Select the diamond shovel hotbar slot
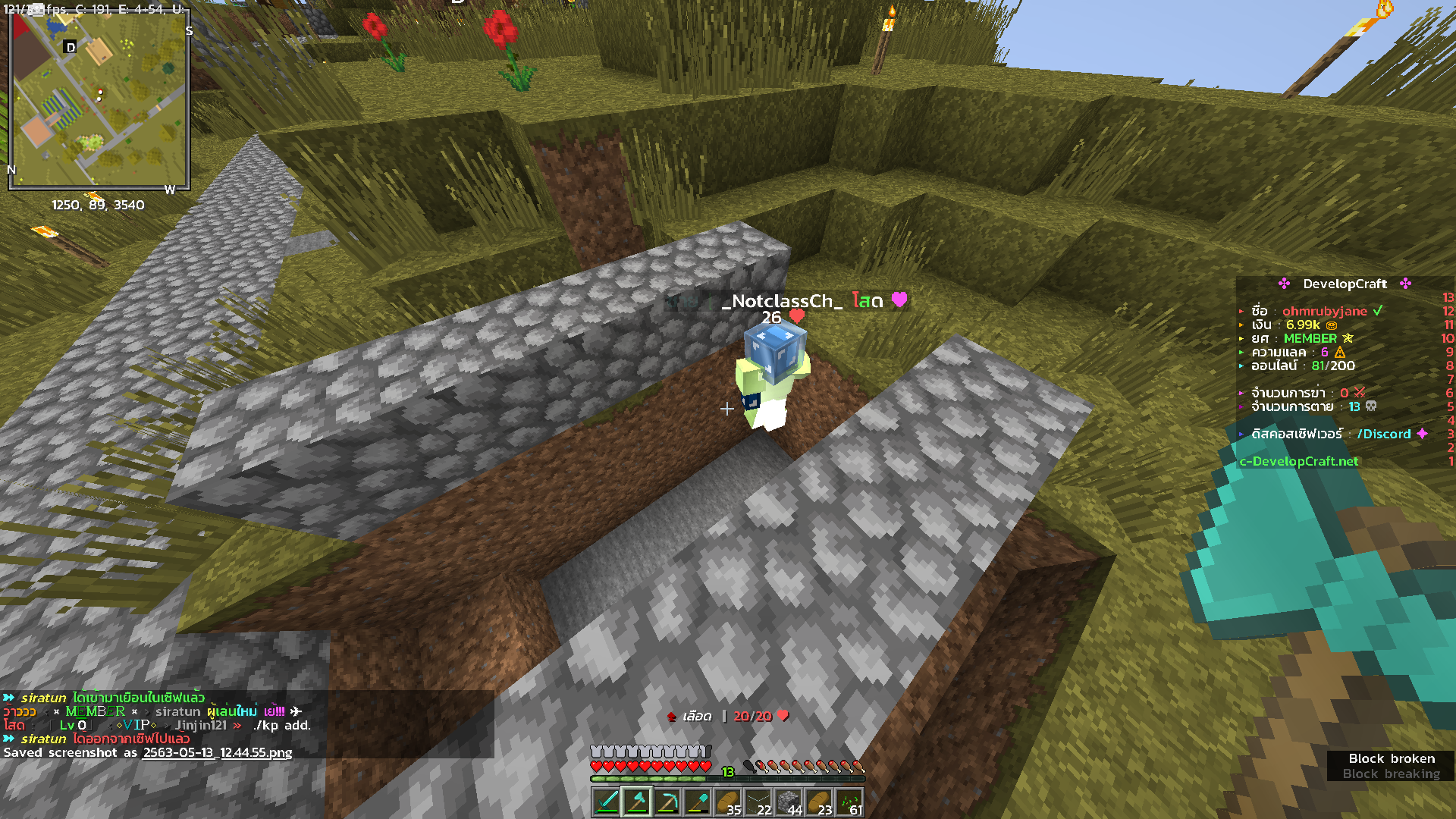Image resolution: width=1456 pixels, height=819 pixels. pyautogui.click(x=698, y=802)
